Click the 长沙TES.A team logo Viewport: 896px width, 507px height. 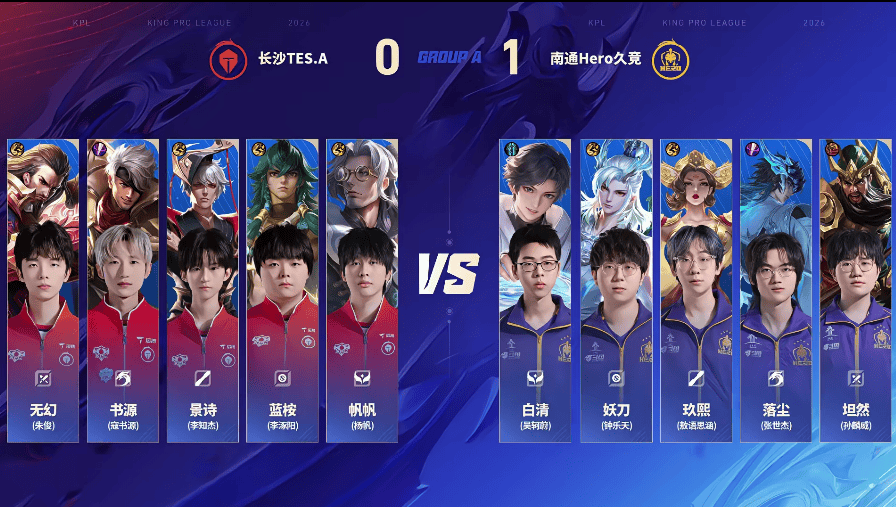coord(228,60)
